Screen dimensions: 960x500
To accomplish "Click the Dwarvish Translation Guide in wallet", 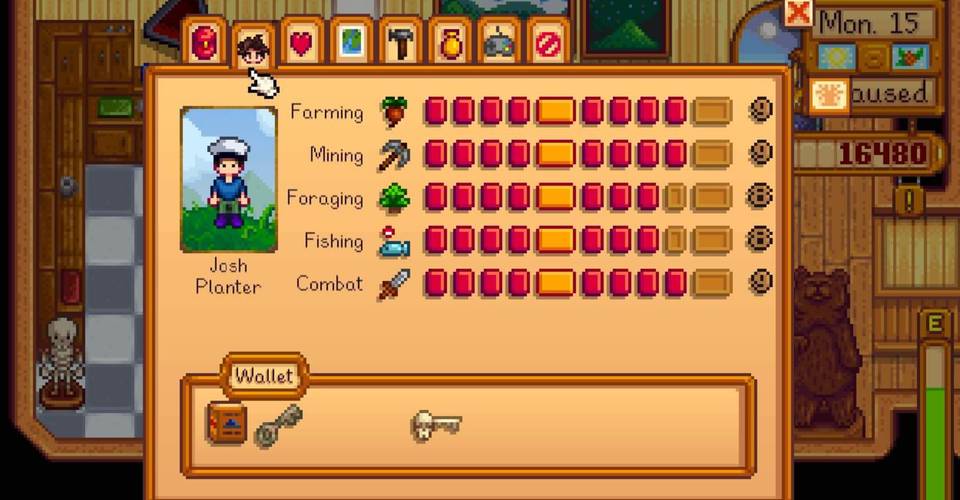I will pos(226,424).
